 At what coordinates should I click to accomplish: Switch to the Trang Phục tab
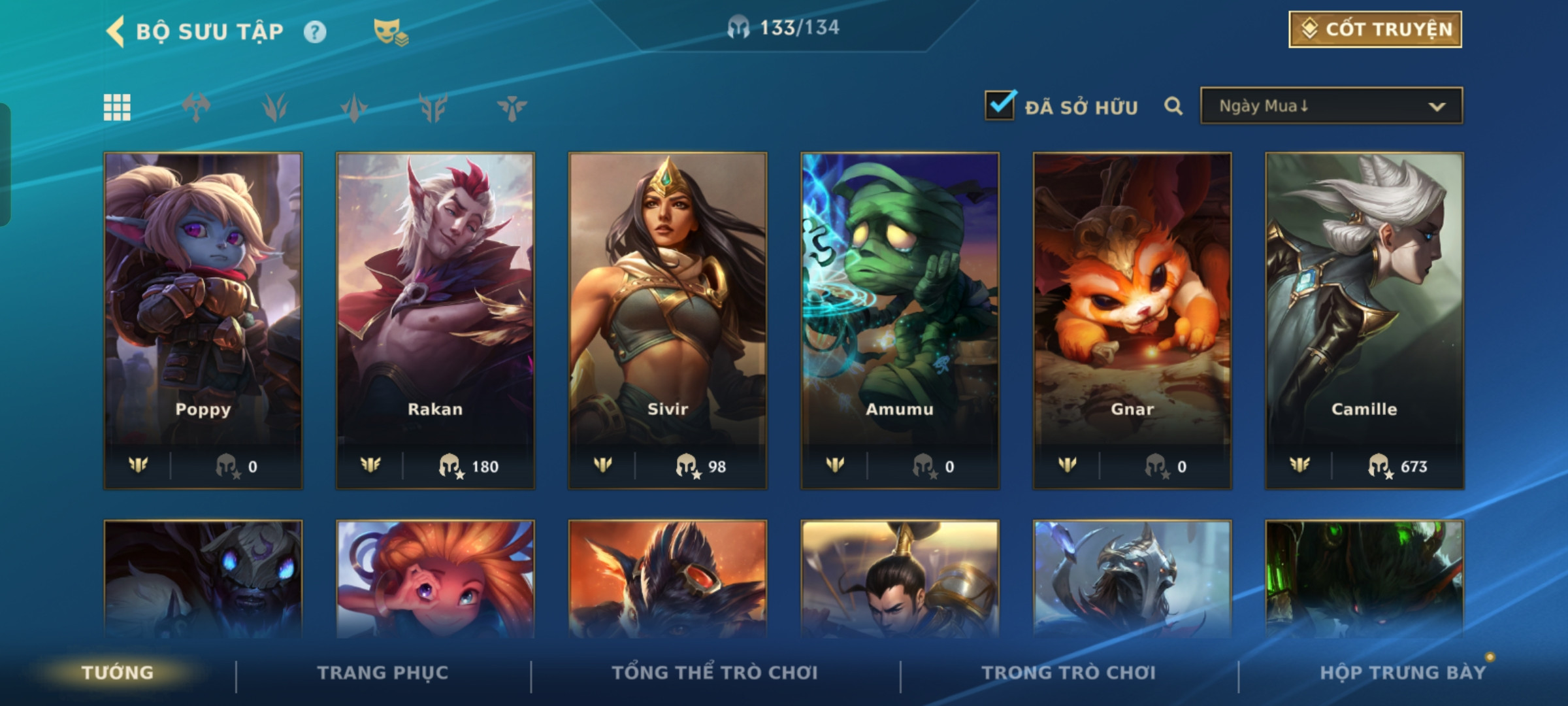point(383,673)
